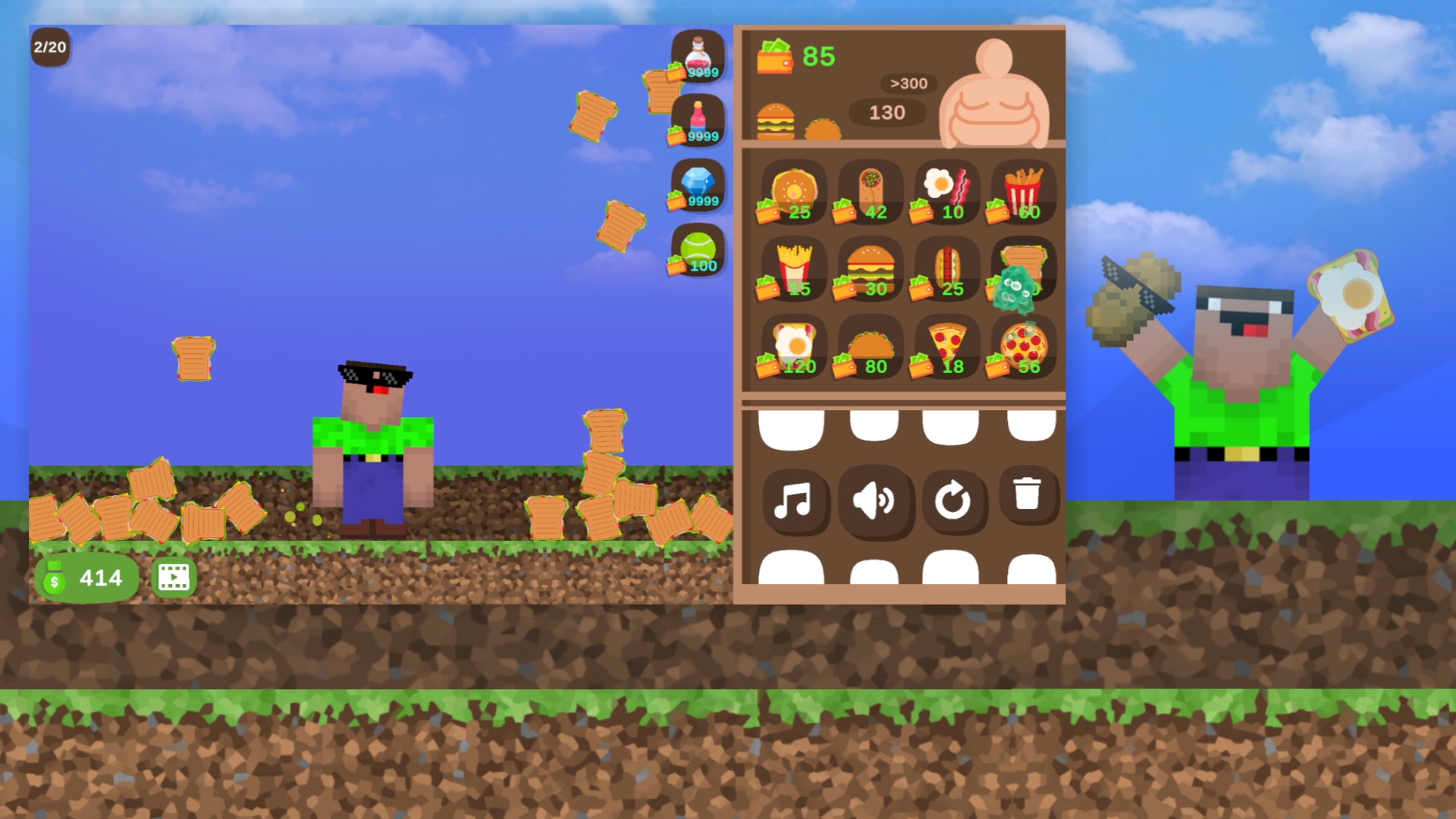The image size is (1456, 819).
Task: Watch an ad via the video button
Action: coord(174,578)
